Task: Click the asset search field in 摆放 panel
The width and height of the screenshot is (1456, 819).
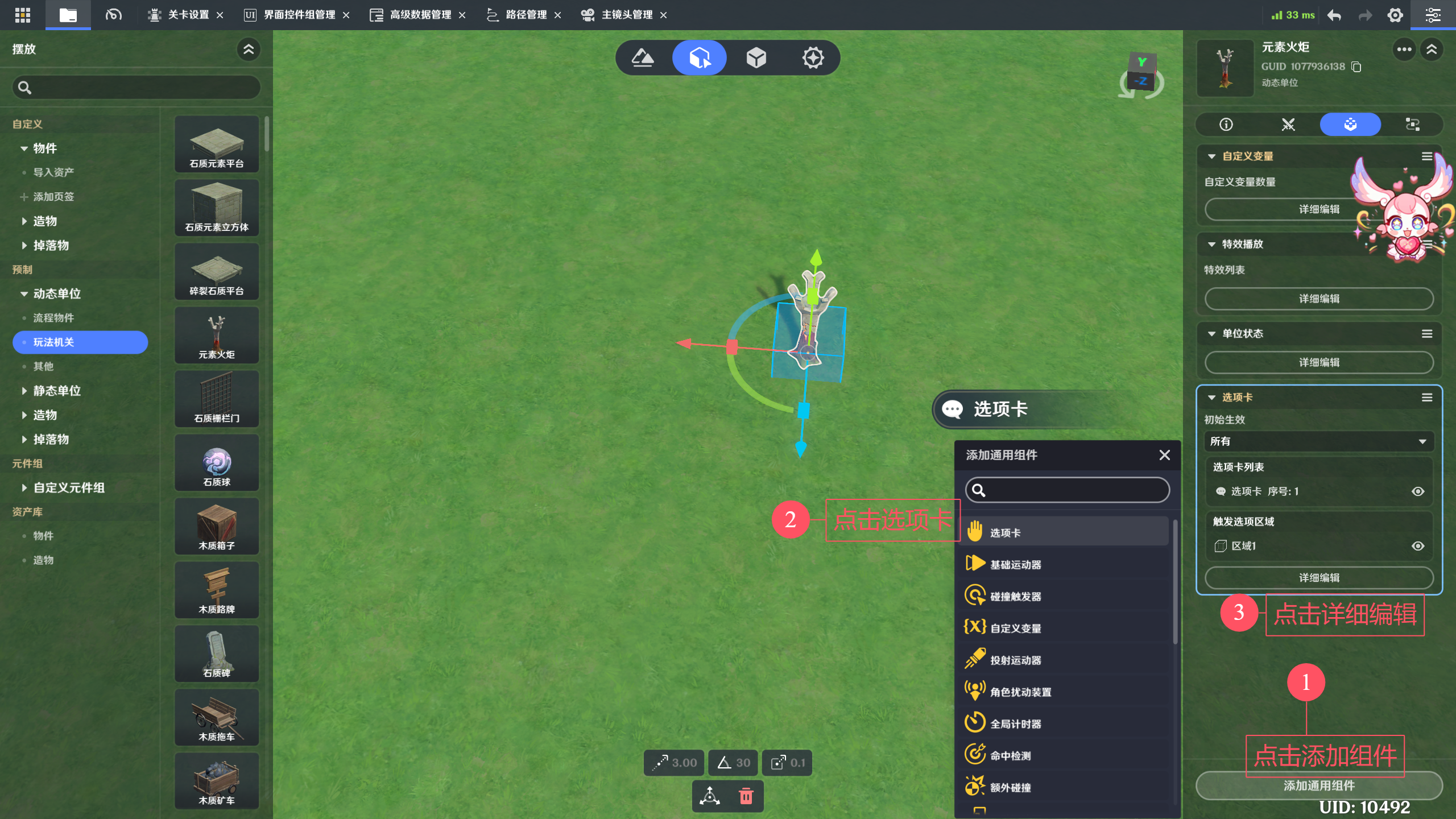Action: 136,88
